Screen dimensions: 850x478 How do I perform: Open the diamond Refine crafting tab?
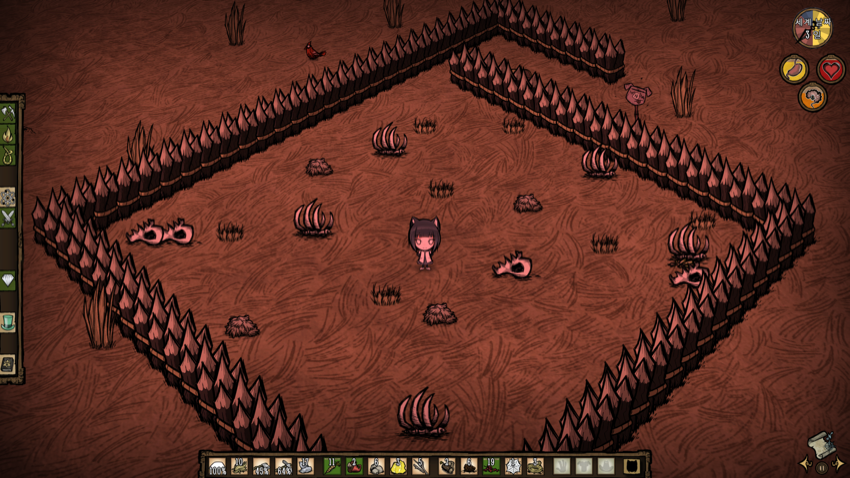click(x=8, y=281)
